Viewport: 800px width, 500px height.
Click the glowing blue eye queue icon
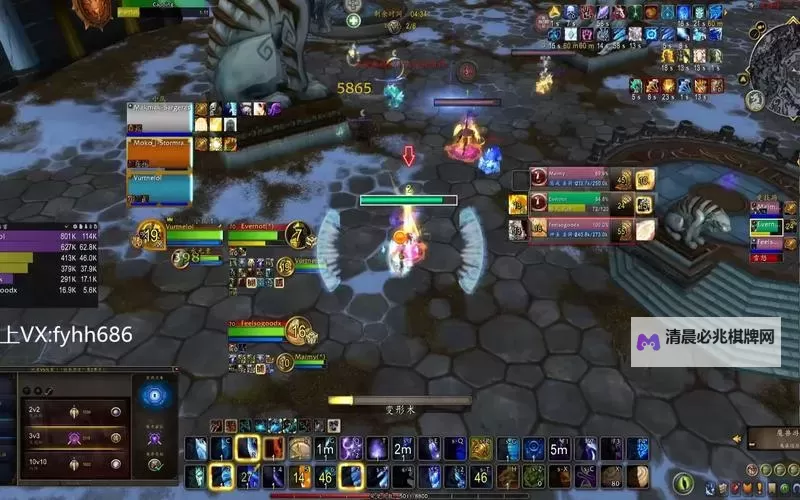pos(155,397)
